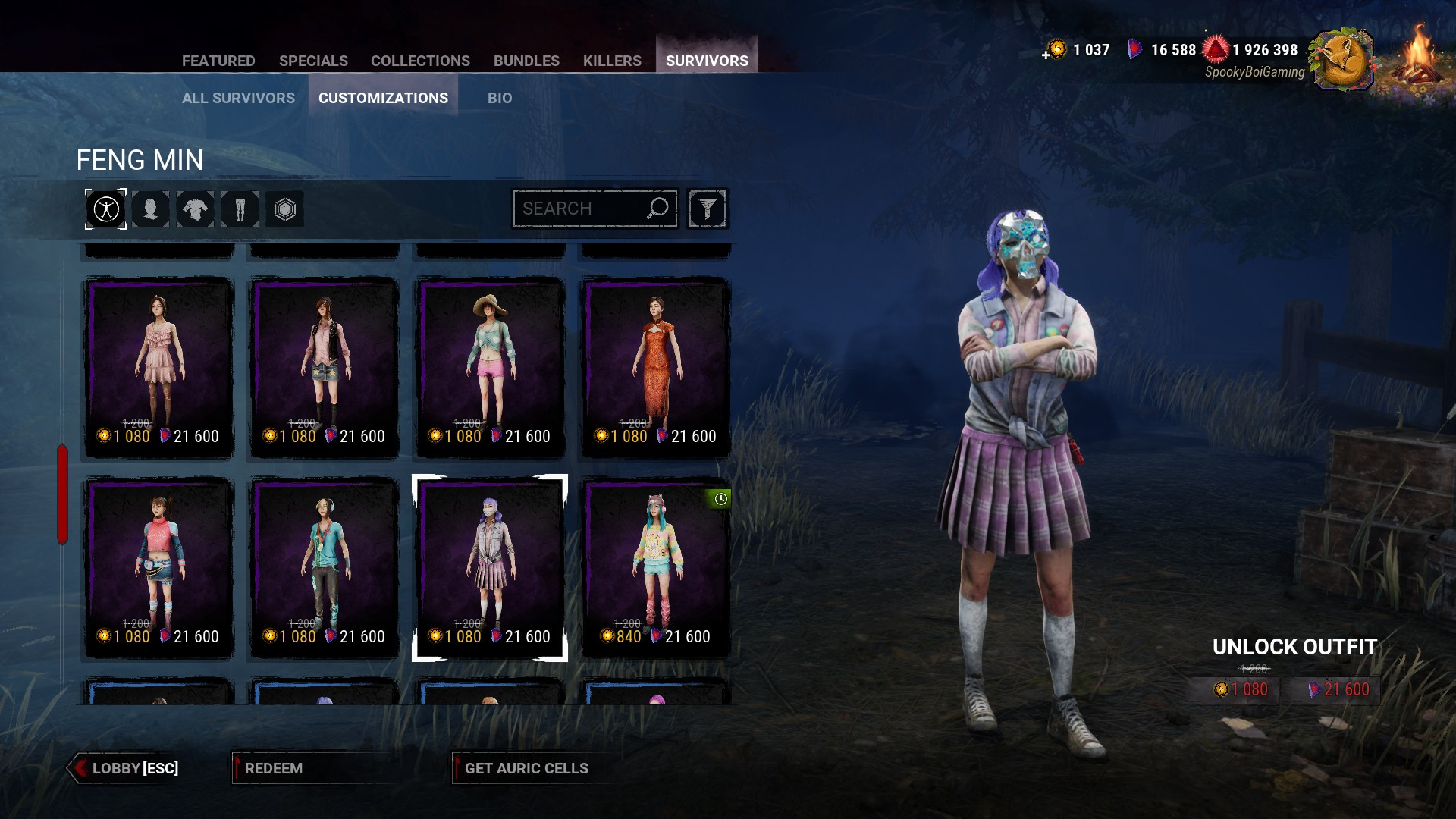The image size is (1456, 819).
Task: Switch to the Killers tab
Action: click(612, 61)
